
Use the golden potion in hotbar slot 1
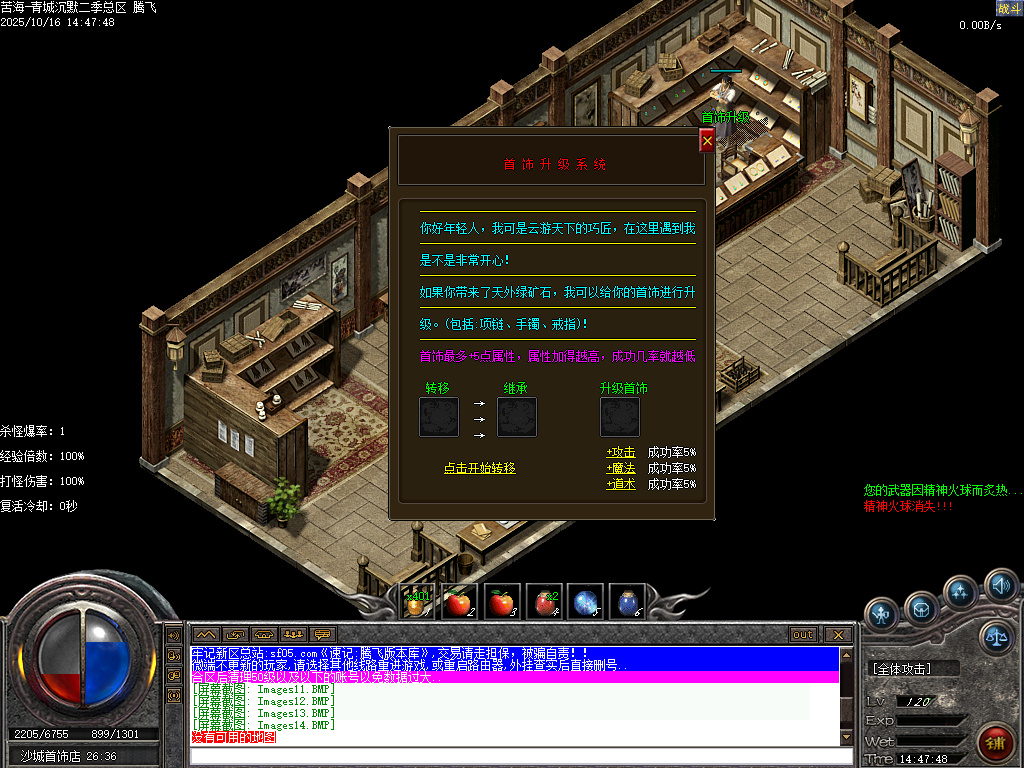[x=415, y=602]
